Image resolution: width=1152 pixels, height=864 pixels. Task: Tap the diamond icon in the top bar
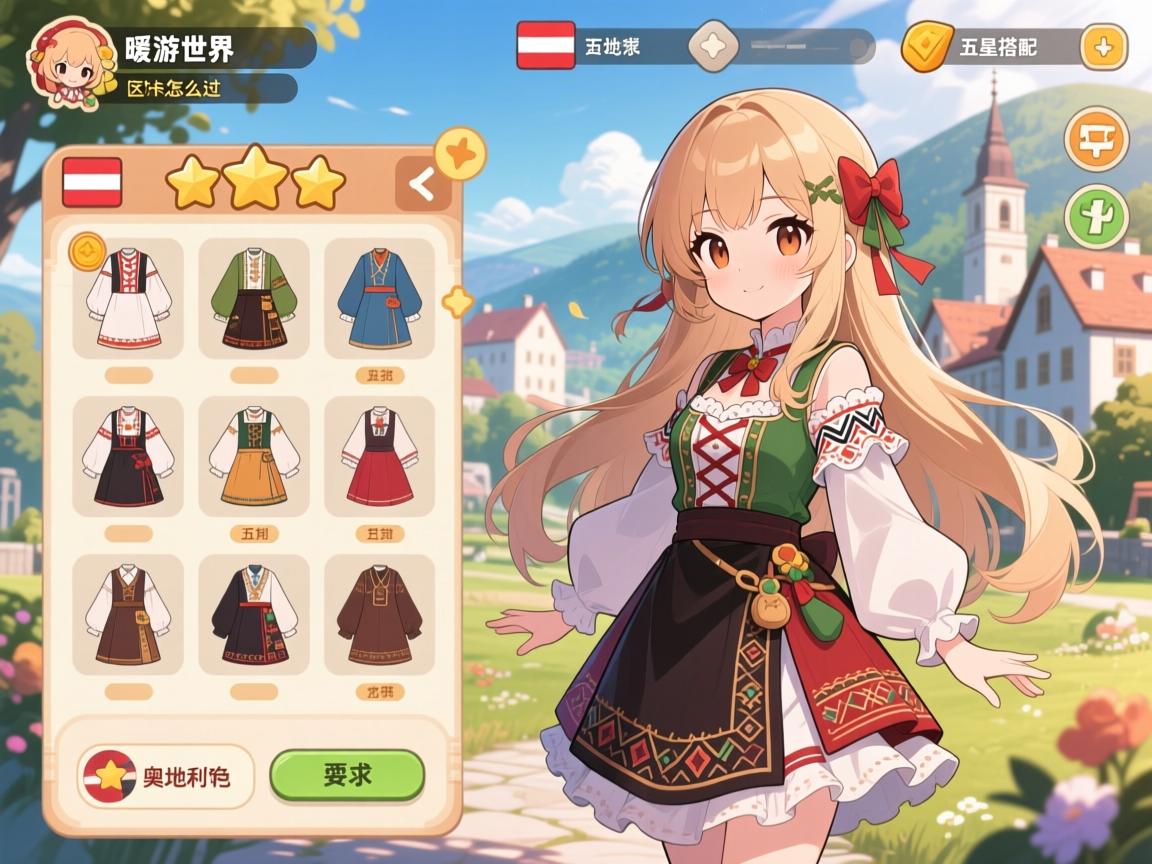click(716, 46)
